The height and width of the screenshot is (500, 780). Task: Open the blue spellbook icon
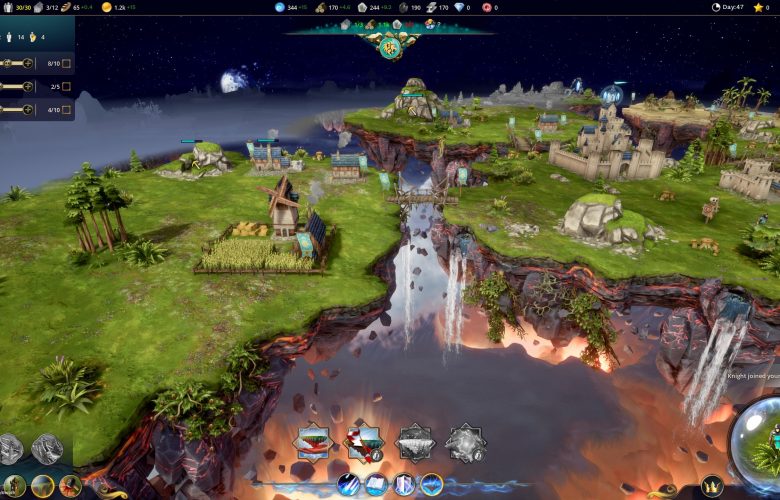pos(377,485)
